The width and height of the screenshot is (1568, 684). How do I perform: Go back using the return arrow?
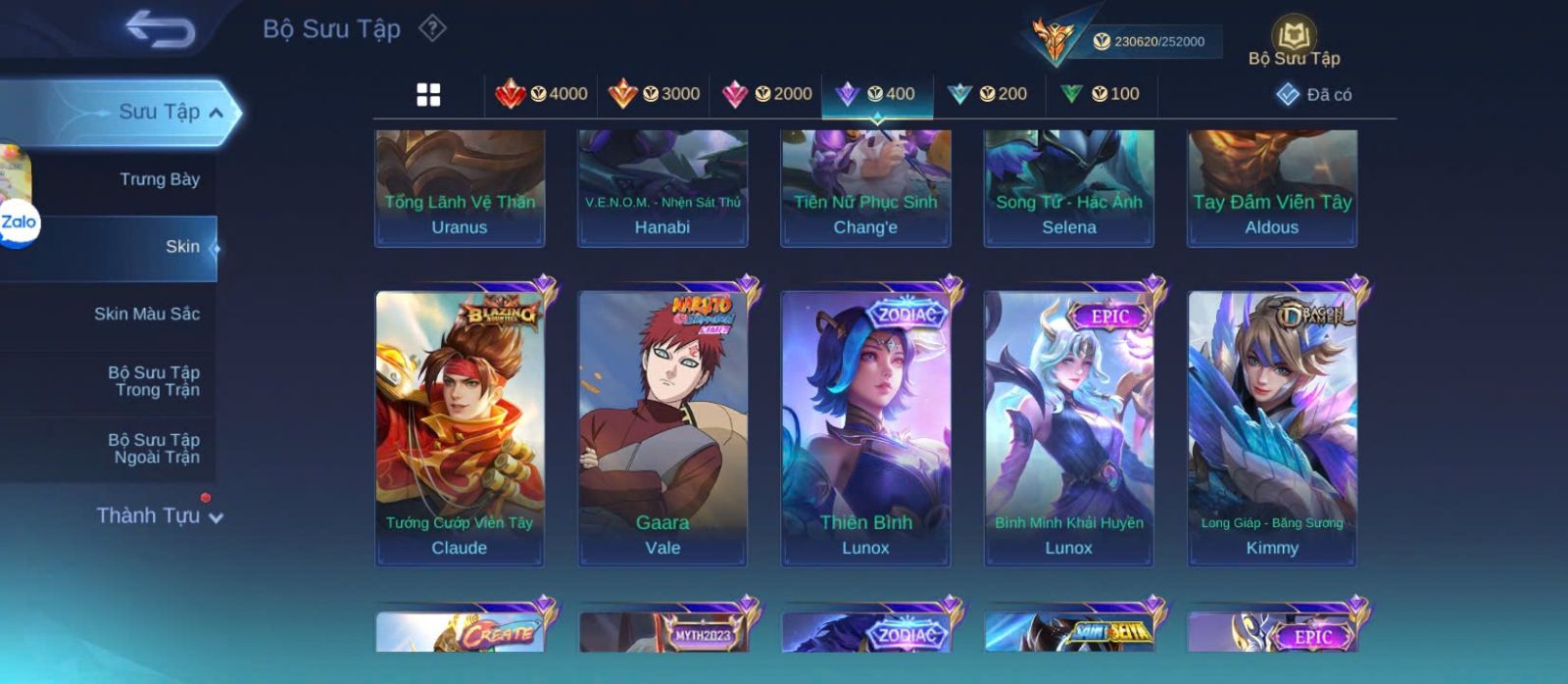(x=160, y=28)
